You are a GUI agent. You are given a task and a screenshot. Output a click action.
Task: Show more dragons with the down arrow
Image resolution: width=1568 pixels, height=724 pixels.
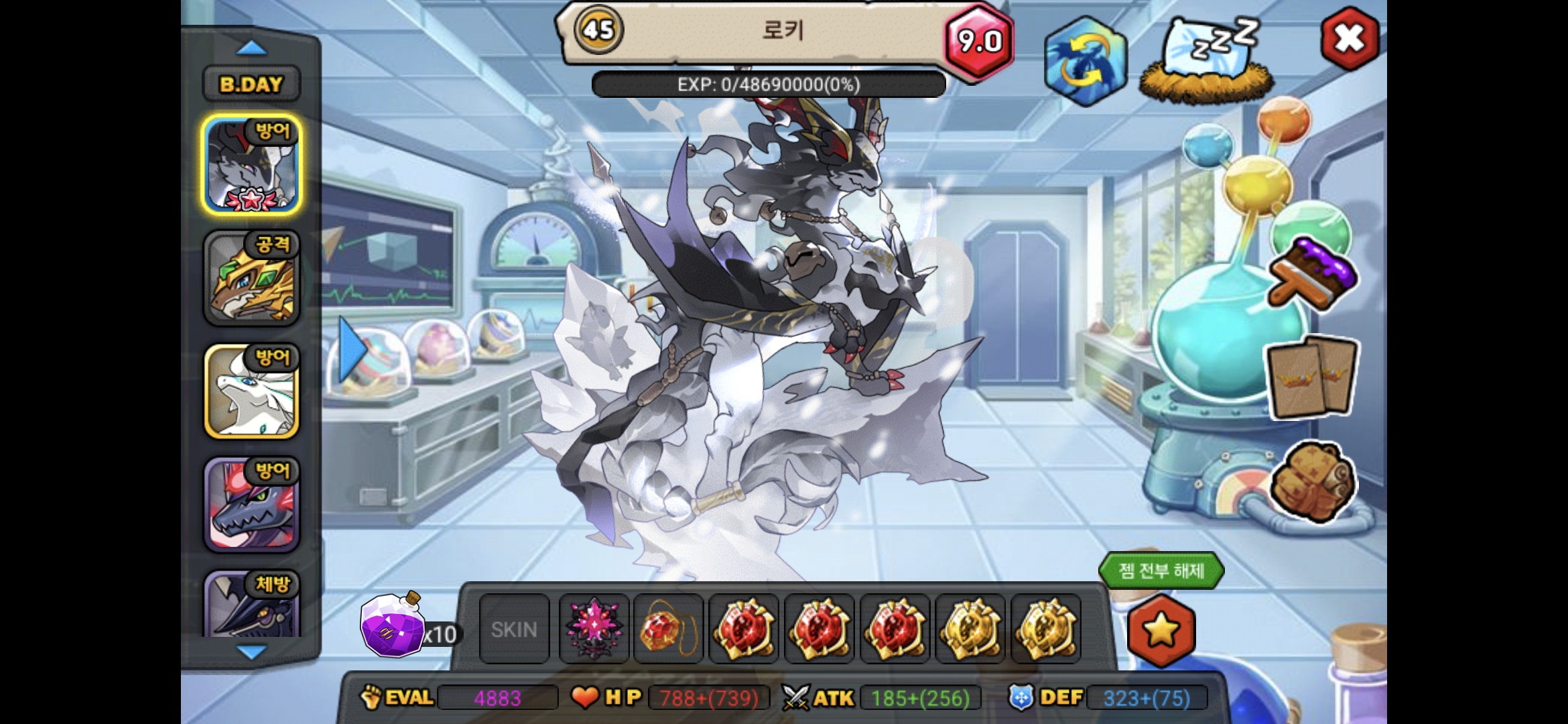pos(251,652)
